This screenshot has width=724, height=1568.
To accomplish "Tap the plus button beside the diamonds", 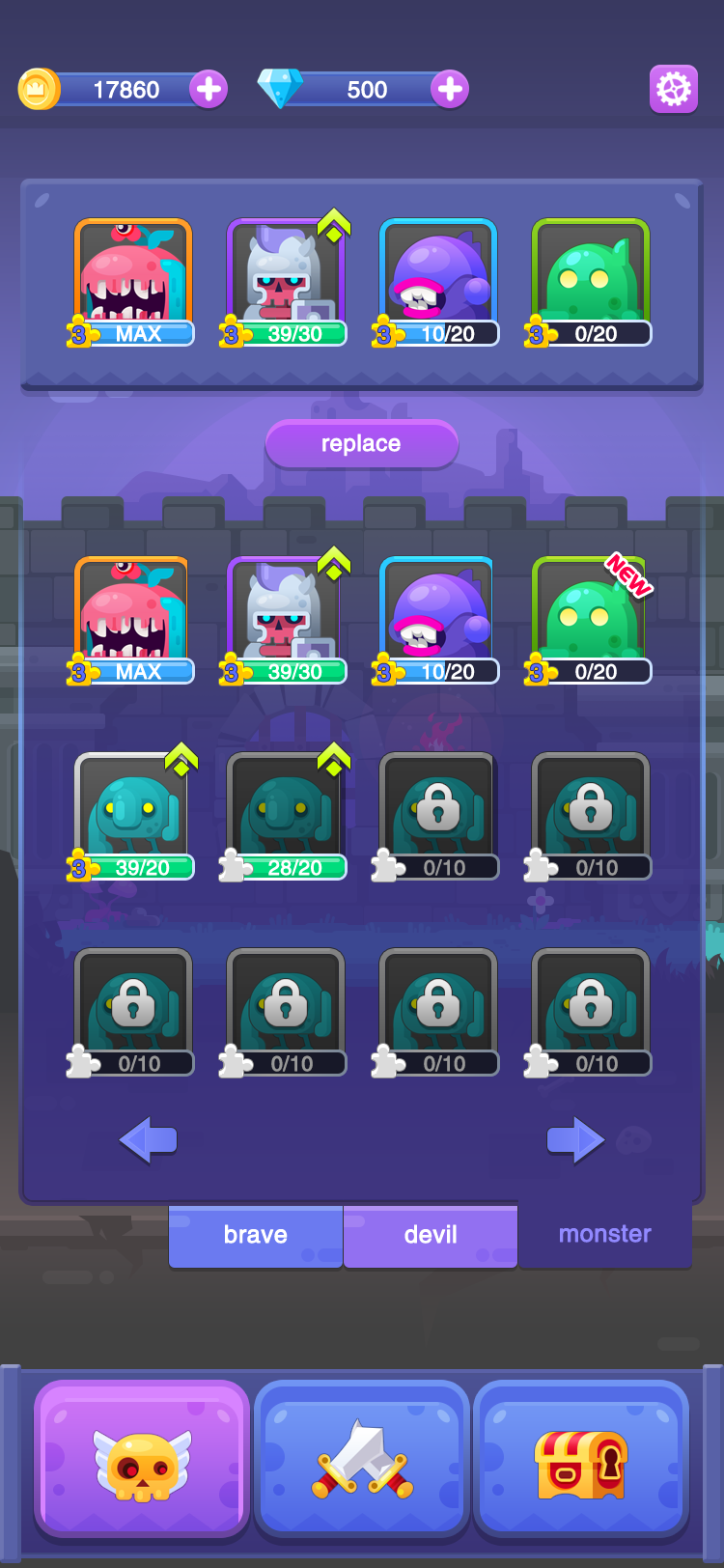I will 450,90.
